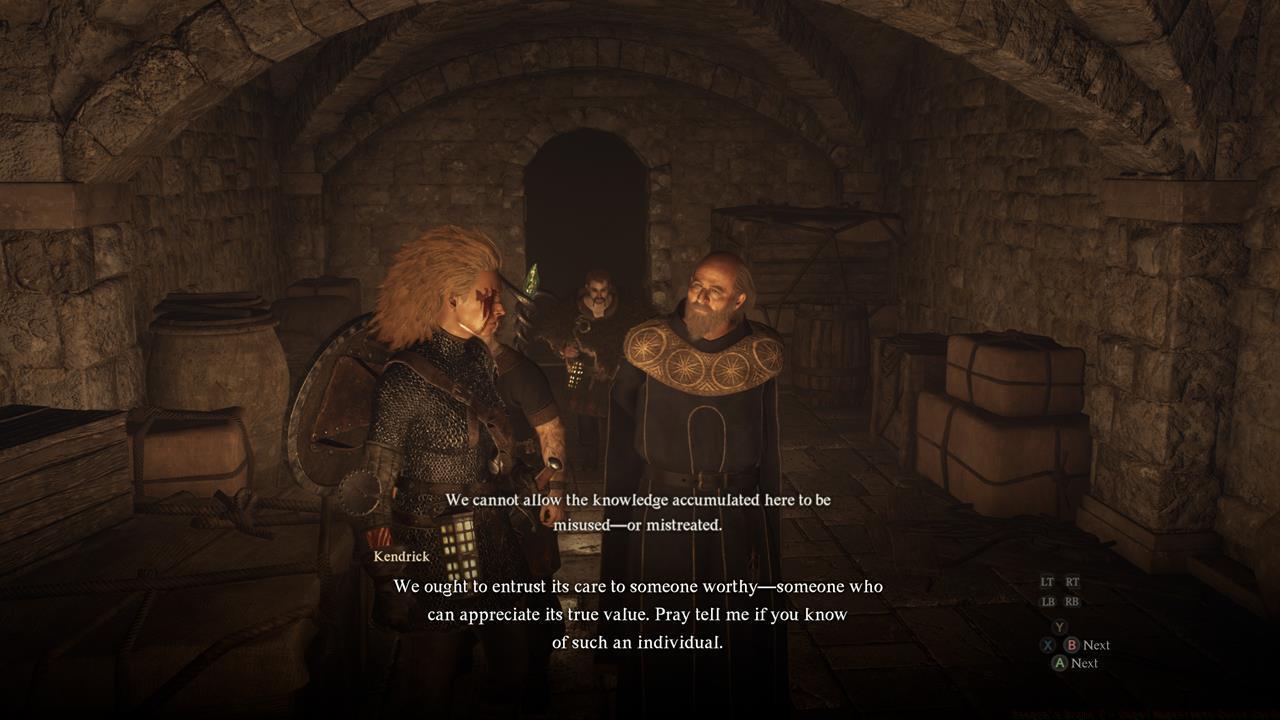Advance dialogue via the Next label beside B
1280x720 pixels.
click(1096, 645)
